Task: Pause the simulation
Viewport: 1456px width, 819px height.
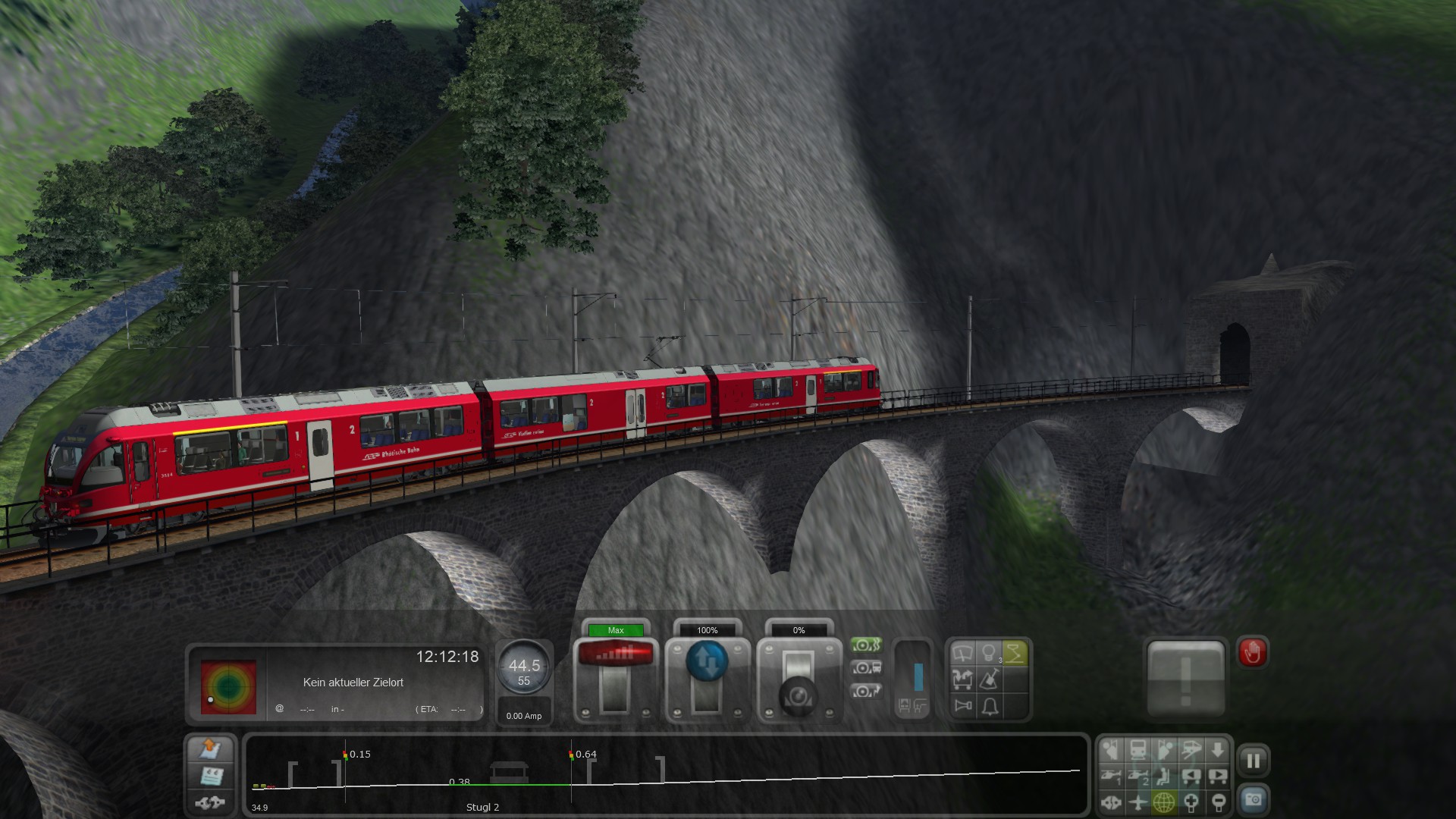Action: (x=1253, y=761)
